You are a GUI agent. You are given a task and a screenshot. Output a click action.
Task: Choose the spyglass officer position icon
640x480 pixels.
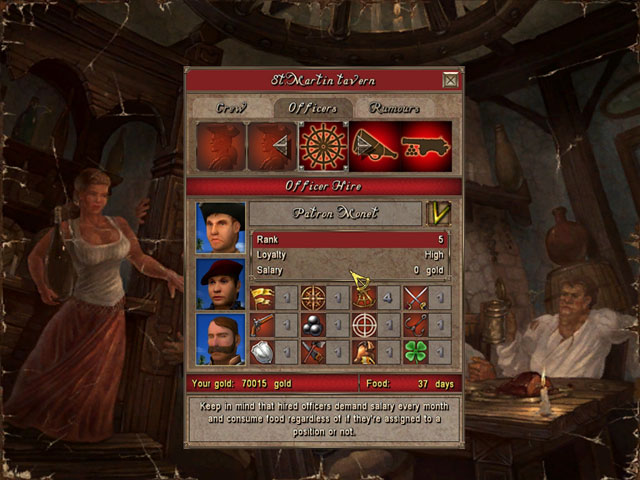(374, 146)
